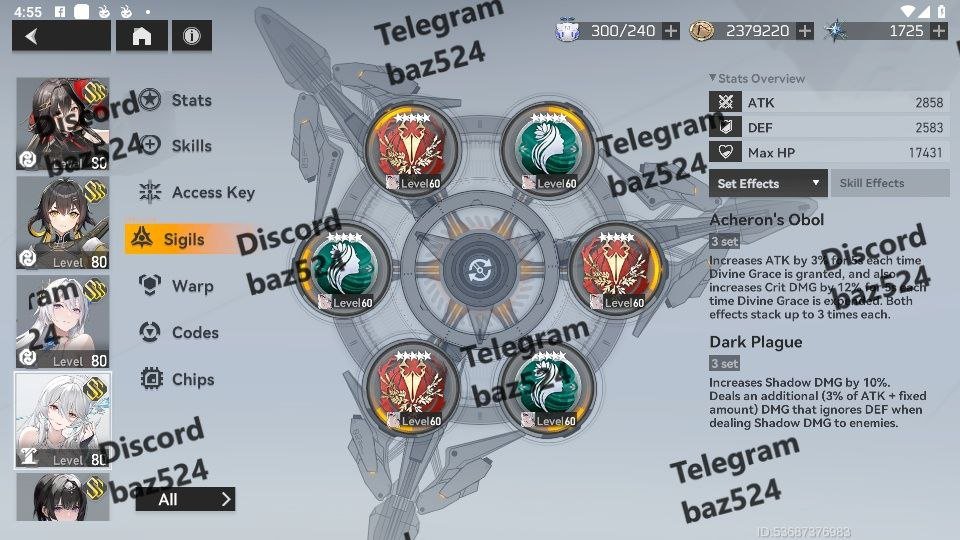Choose the Sigils tab
960x540 pixels.
point(183,239)
